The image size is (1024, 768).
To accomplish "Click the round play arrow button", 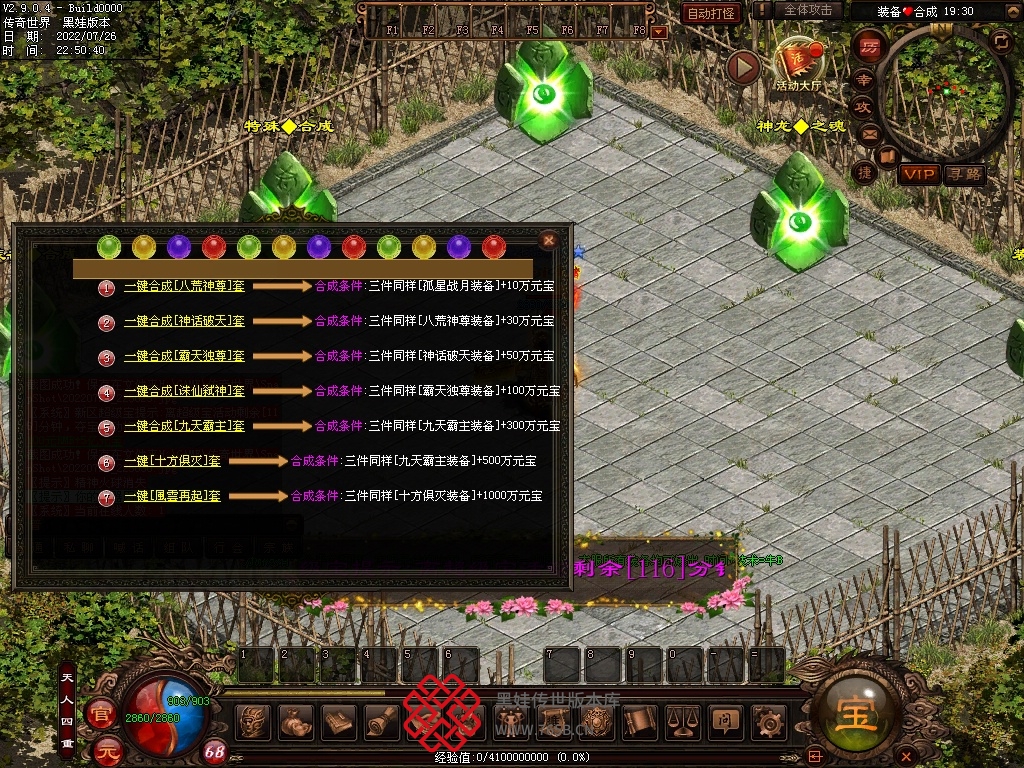I will (x=743, y=67).
